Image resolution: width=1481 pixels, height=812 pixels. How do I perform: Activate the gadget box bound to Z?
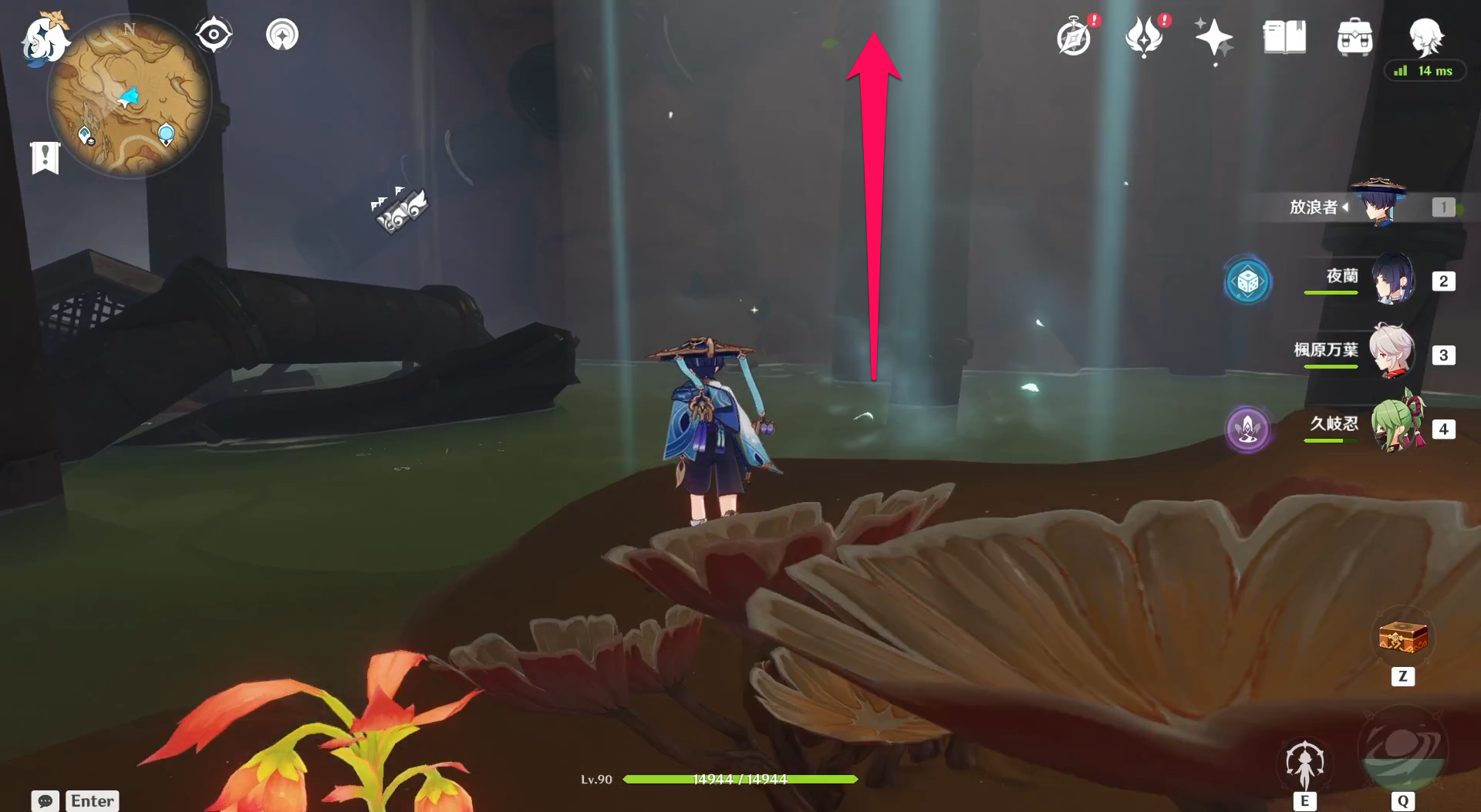[1404, 637]
